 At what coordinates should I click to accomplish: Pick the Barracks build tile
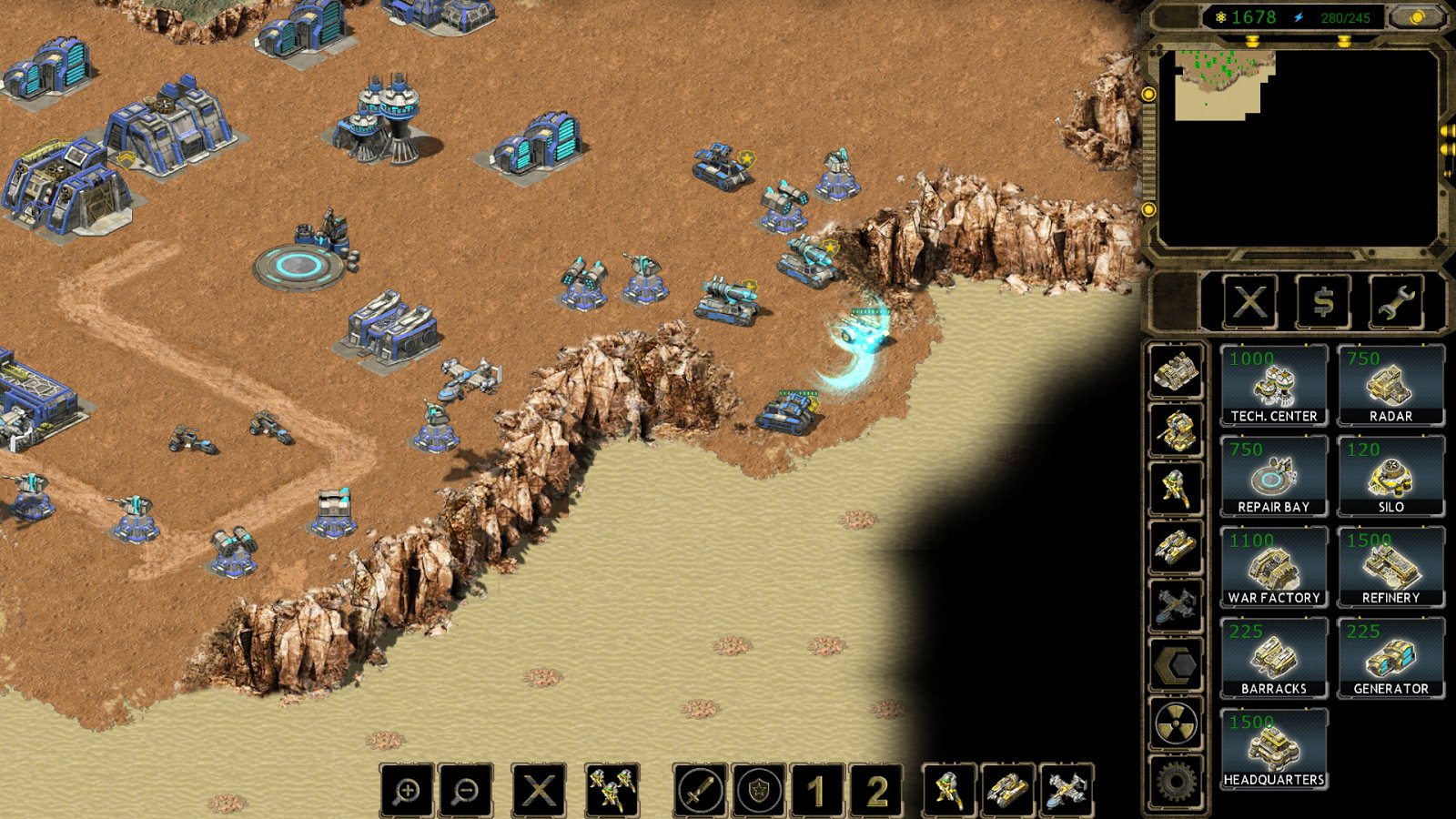click(x=1273, y=658)
